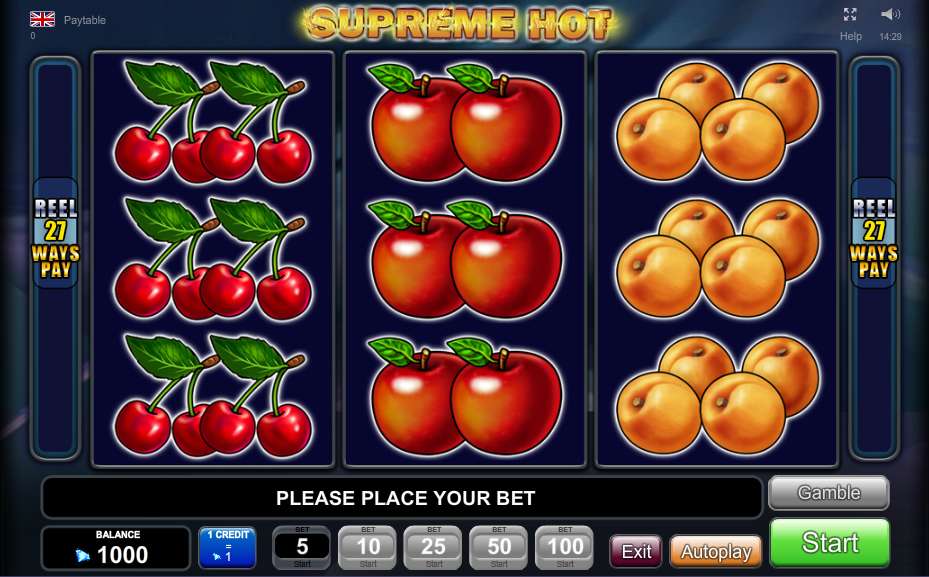
Task: Toggle fullscreen mode icon
Action: (850, 14)
